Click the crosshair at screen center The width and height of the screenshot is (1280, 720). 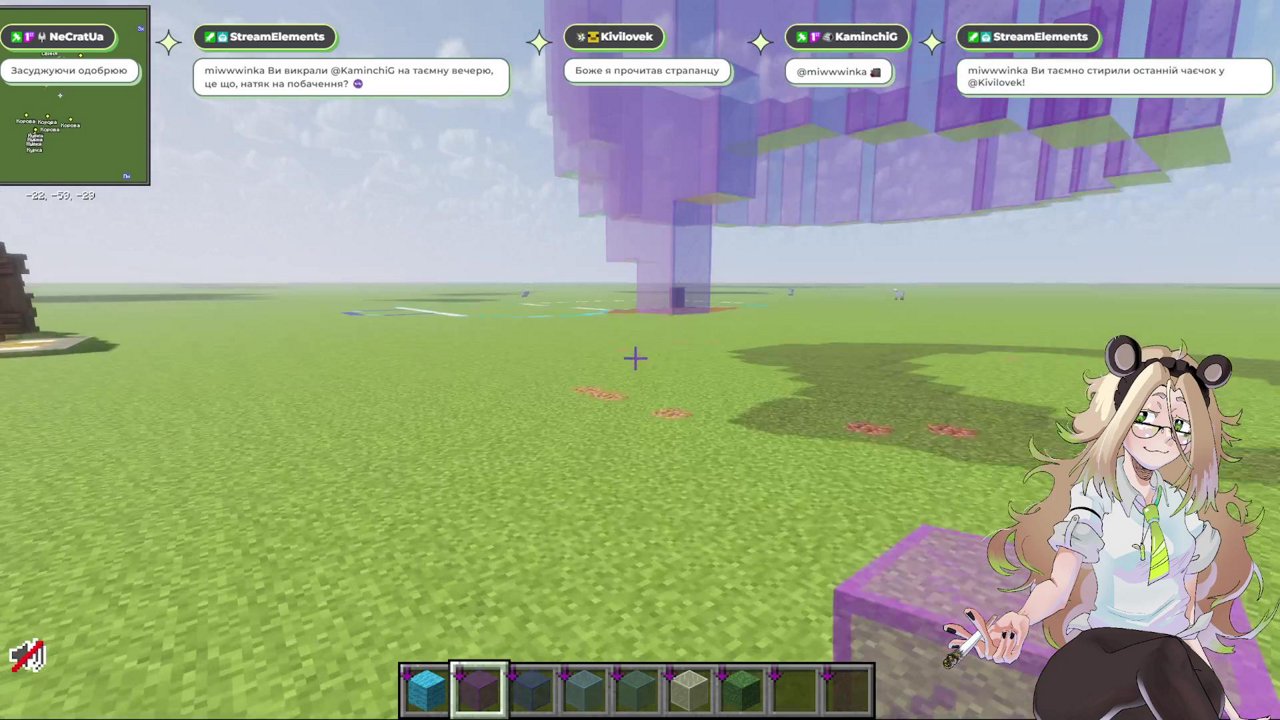coord(637,358)
